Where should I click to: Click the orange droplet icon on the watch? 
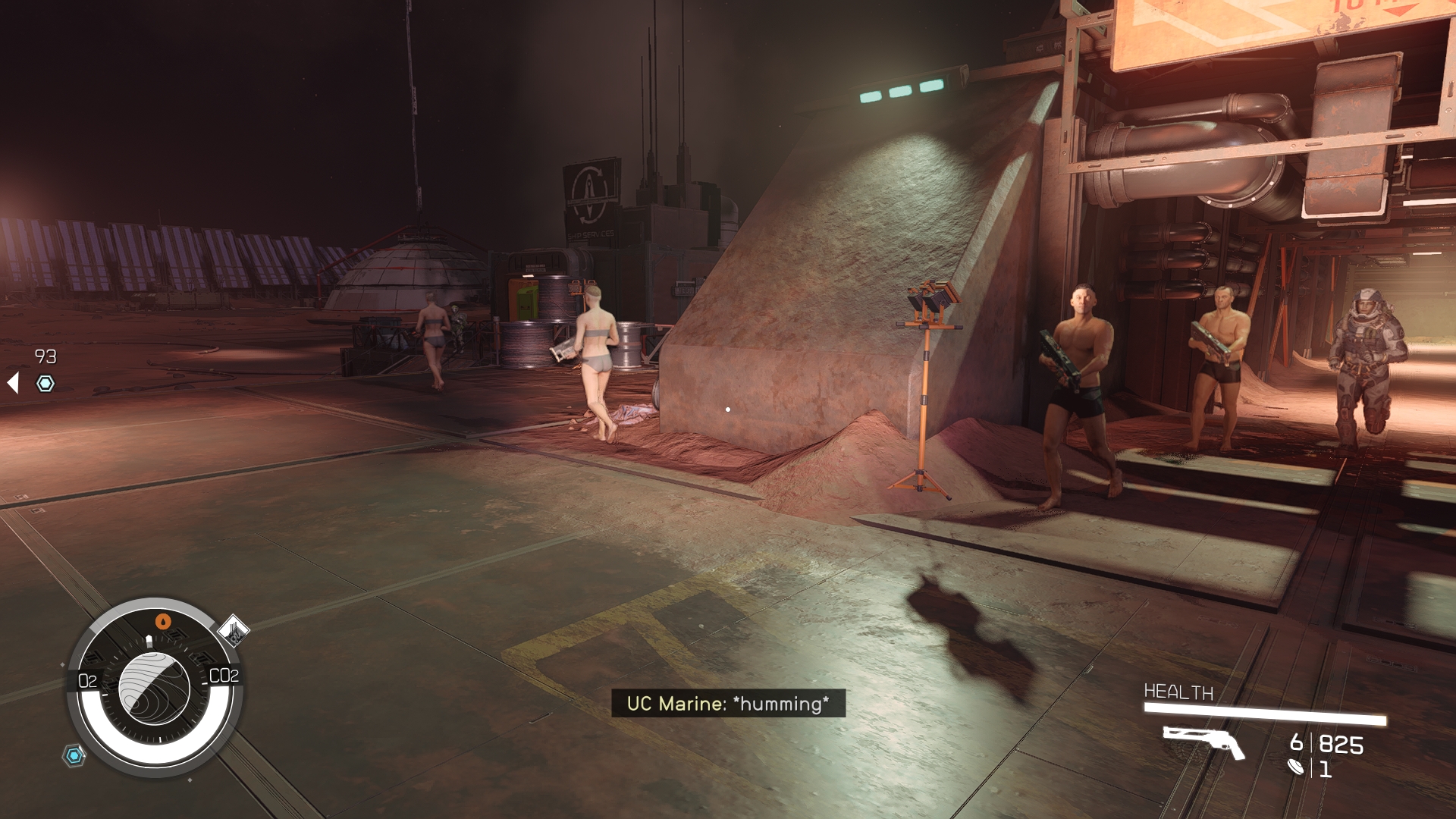[164, 622]
